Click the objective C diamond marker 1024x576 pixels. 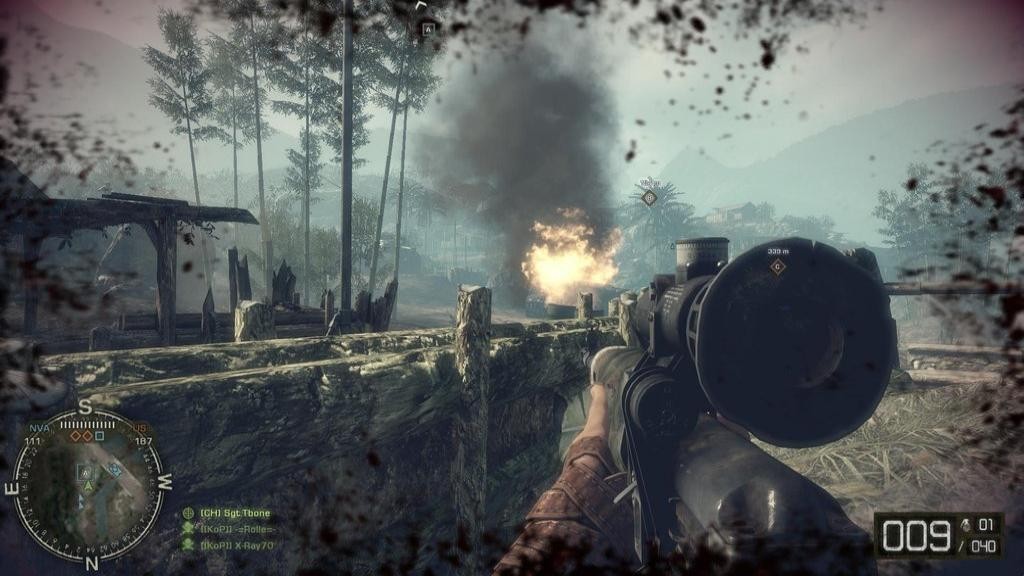pyautogui.click(x=777, y=267)
